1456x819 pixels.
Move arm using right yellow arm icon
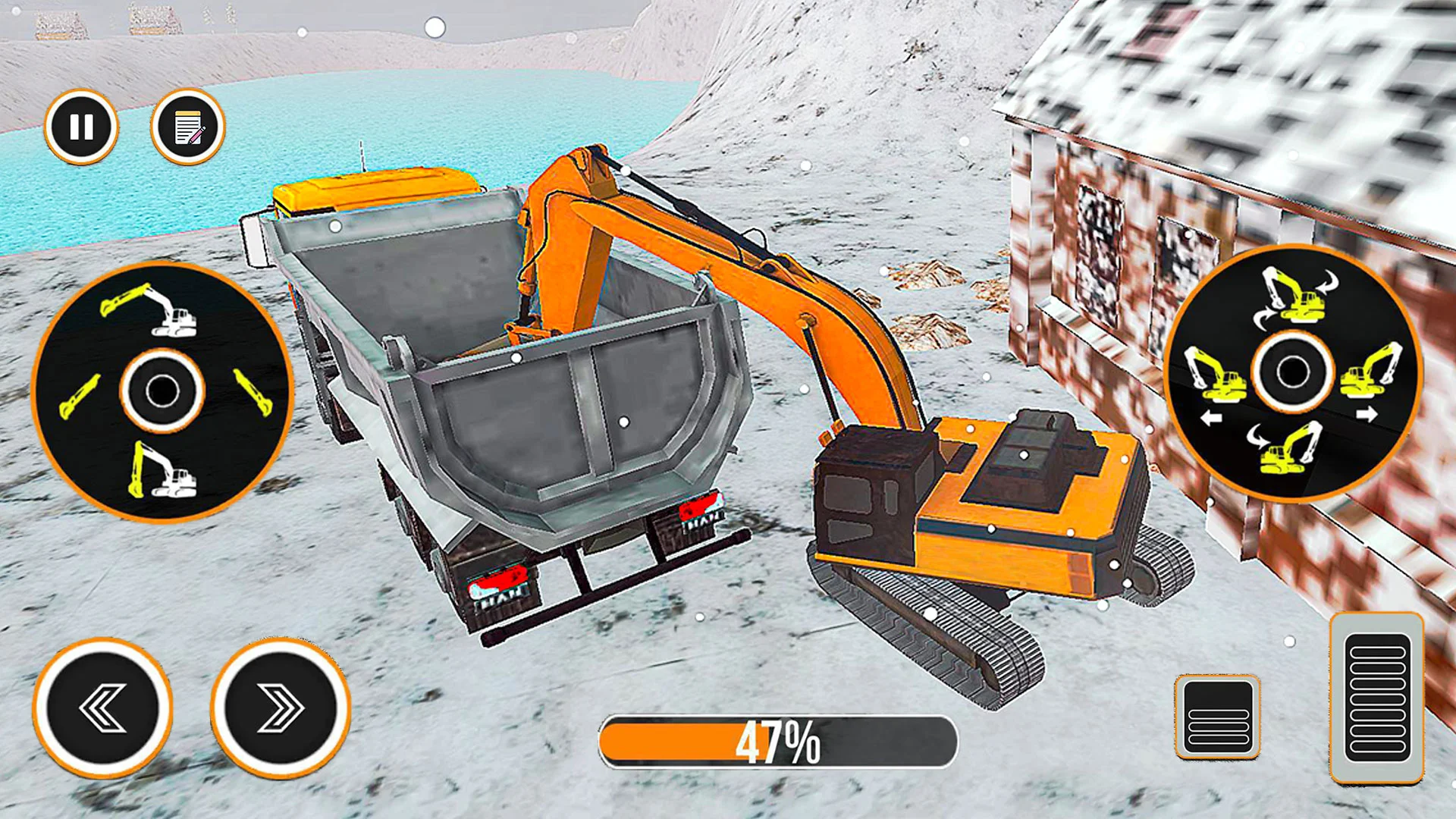(x=253, y=391)
